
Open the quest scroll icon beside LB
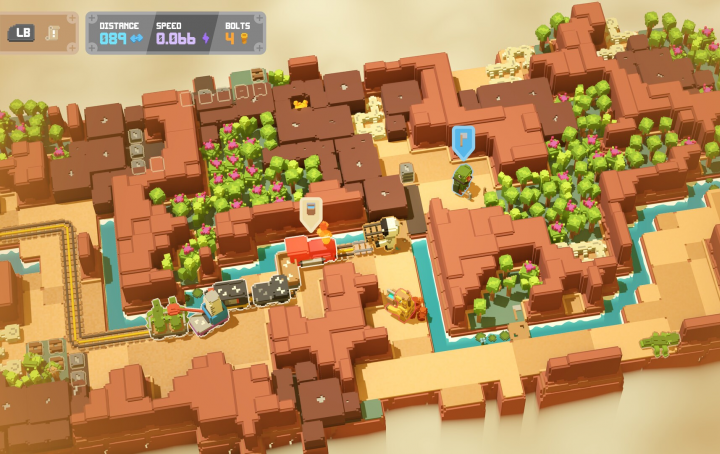(52, 32)
